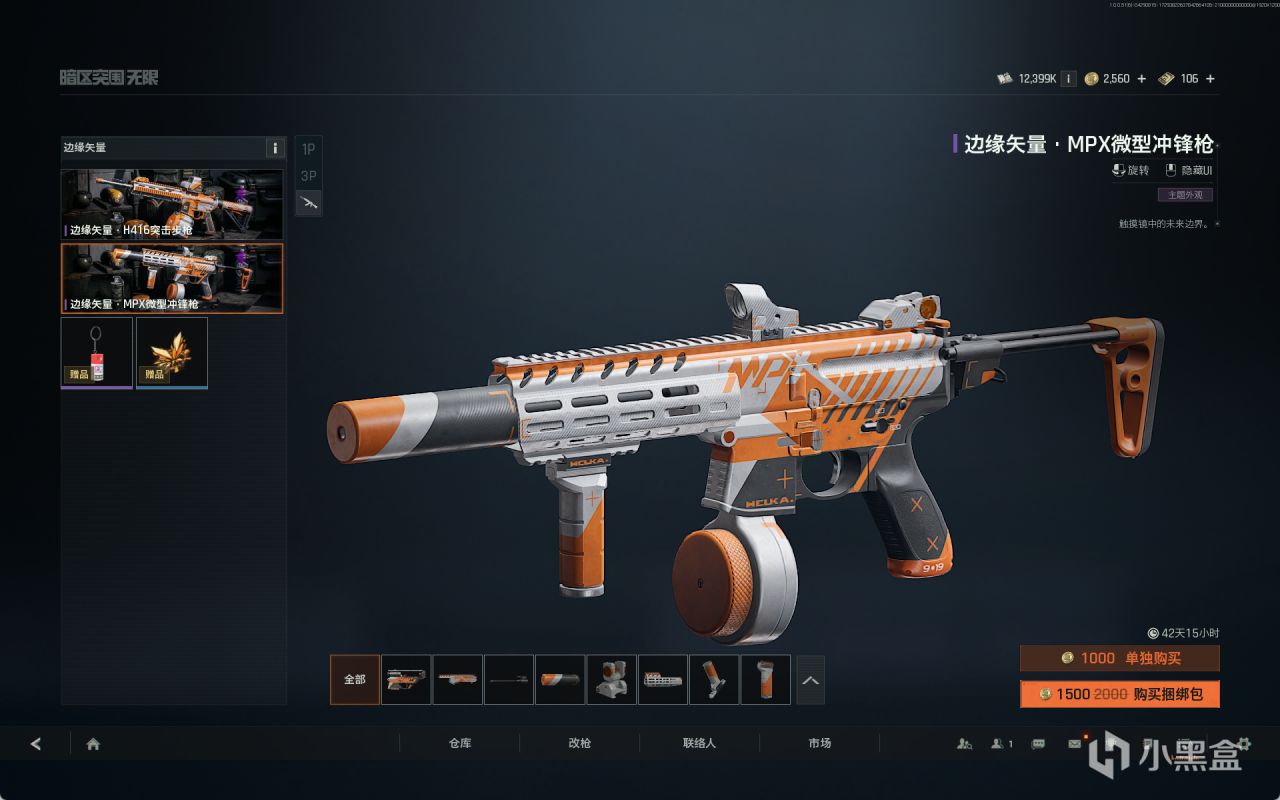This screenshot has width=1280, height=800.
Task: Select the suppressor part thumbnail
Action: 560,680
